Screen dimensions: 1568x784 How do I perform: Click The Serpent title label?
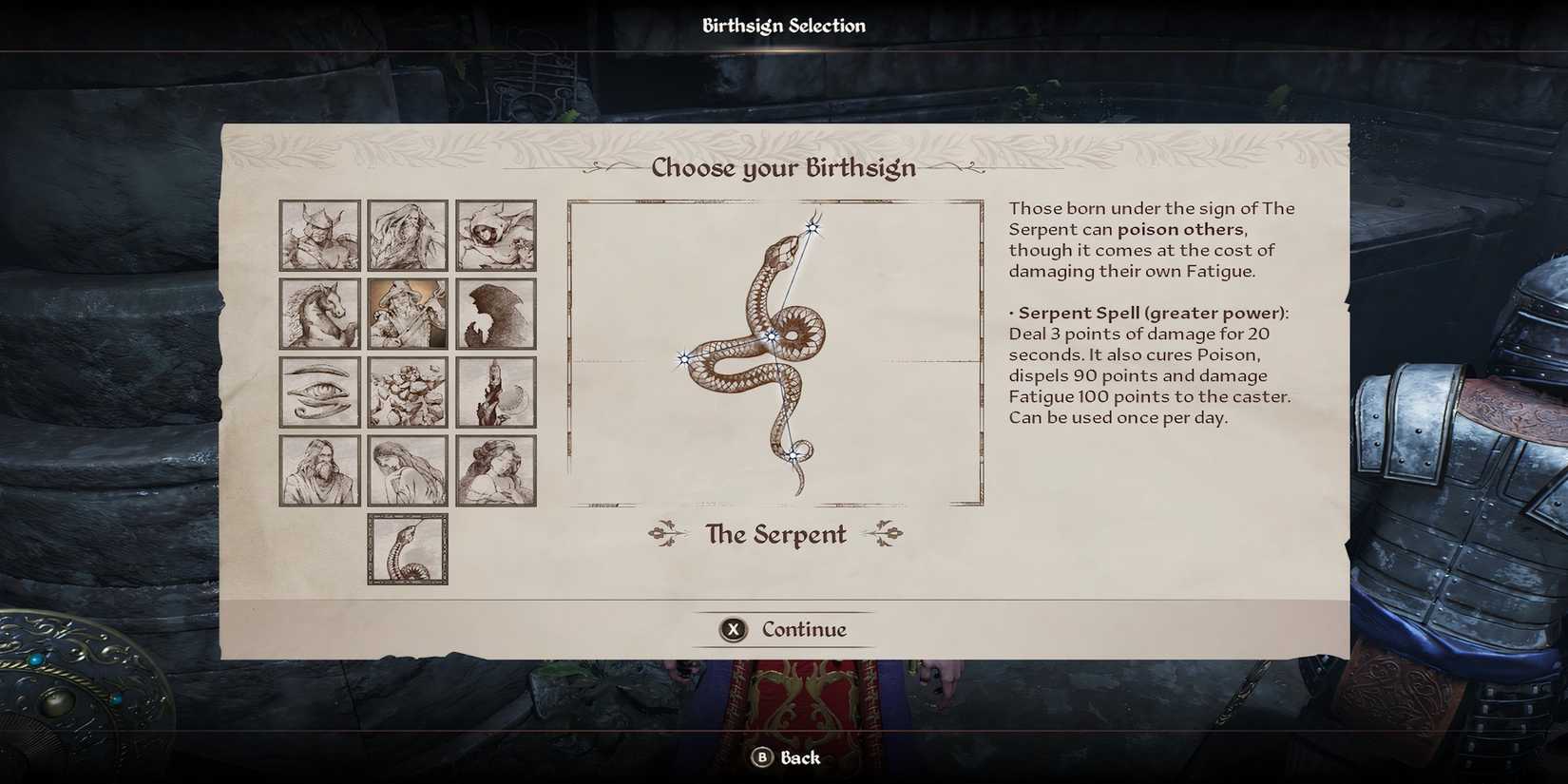776,534
